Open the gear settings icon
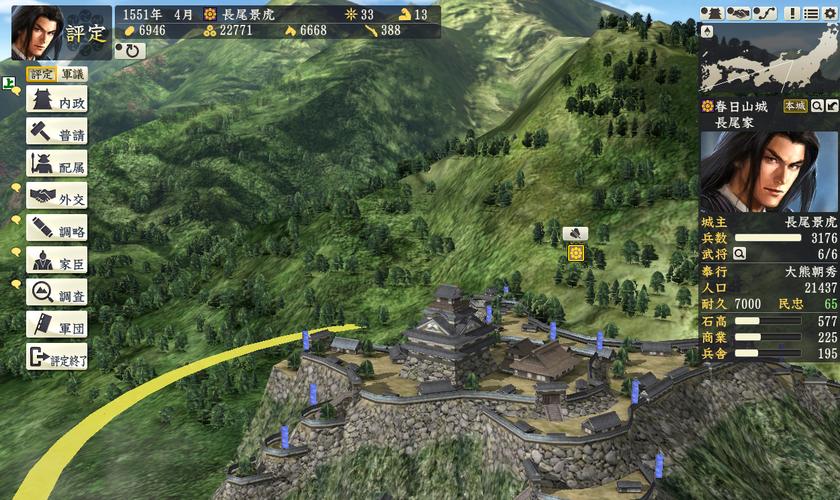The height and width of the screenshot is (500, 840). tap(829, 13)
